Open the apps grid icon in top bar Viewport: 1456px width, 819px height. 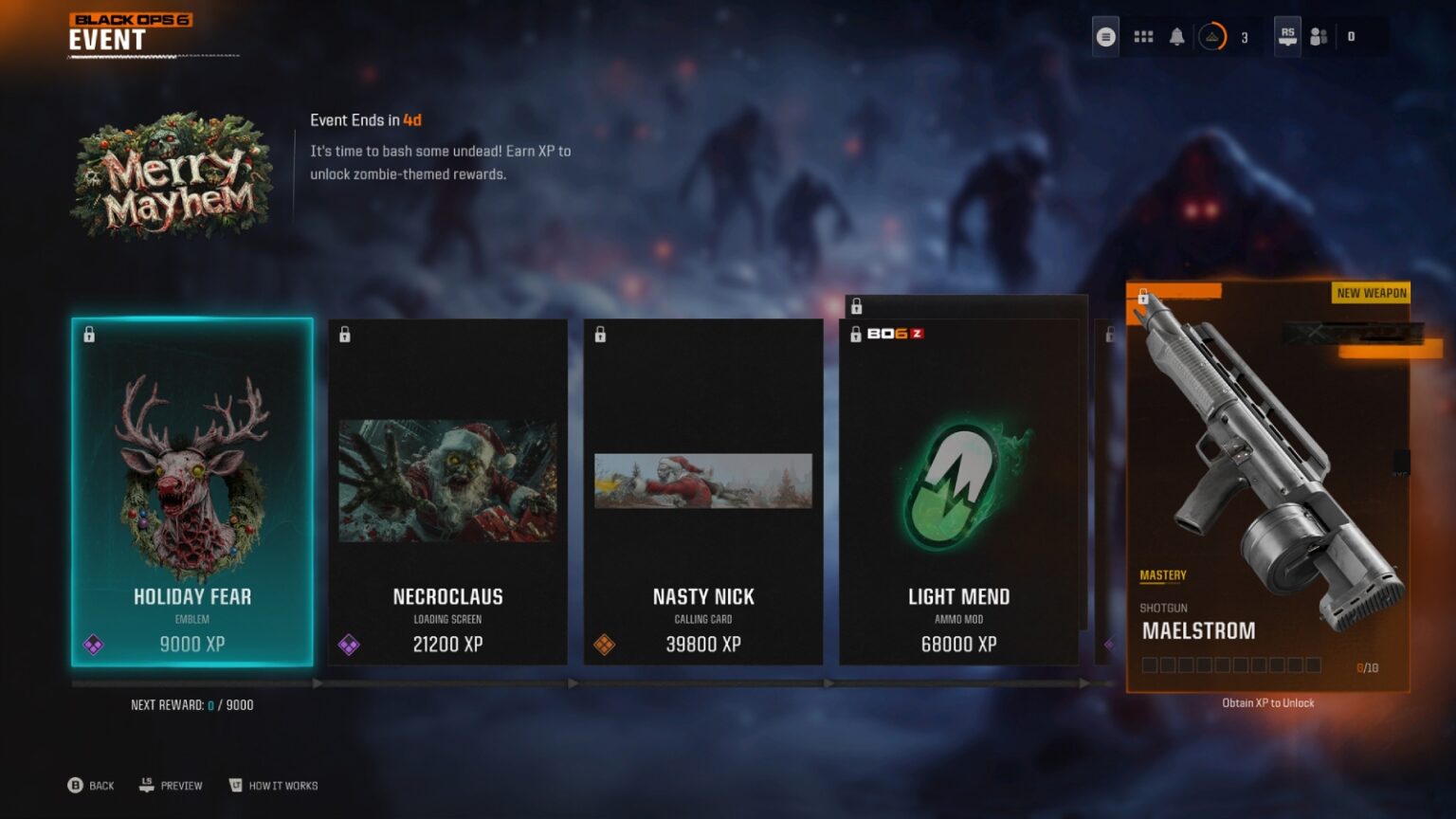tap(1143, 36)
